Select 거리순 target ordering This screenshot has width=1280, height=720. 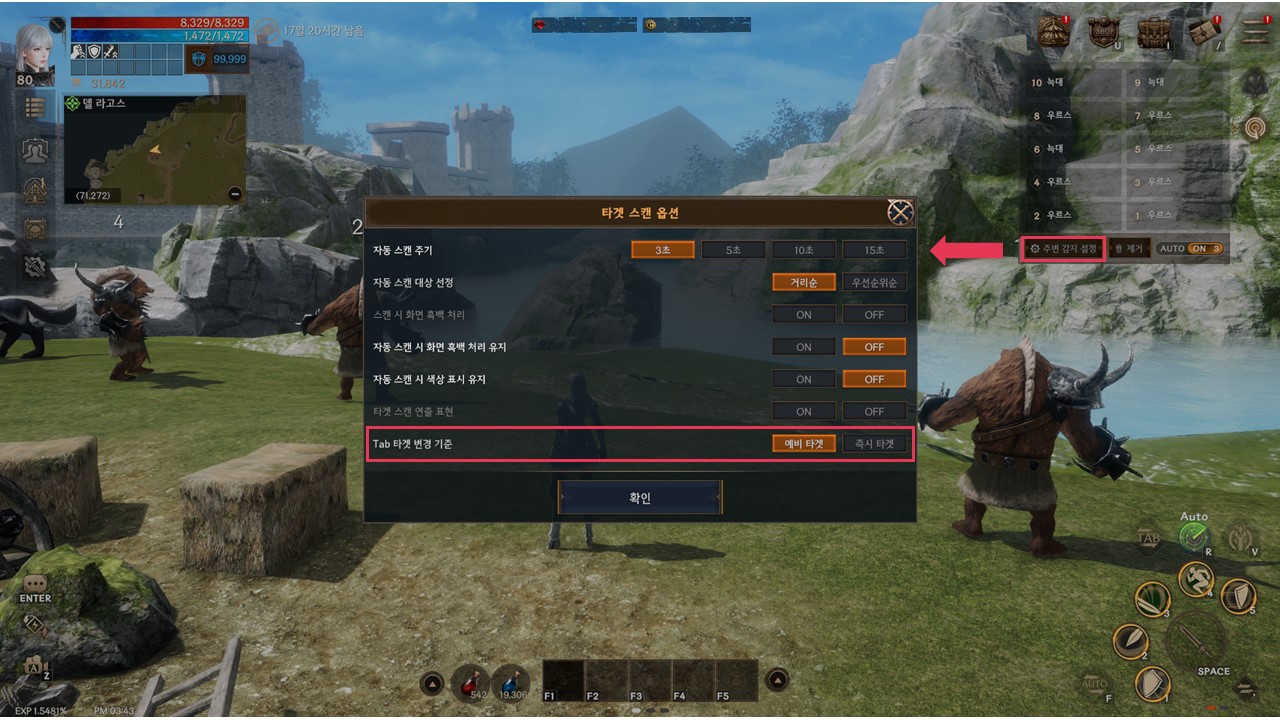pyautogui.click(x=804, y=282)
